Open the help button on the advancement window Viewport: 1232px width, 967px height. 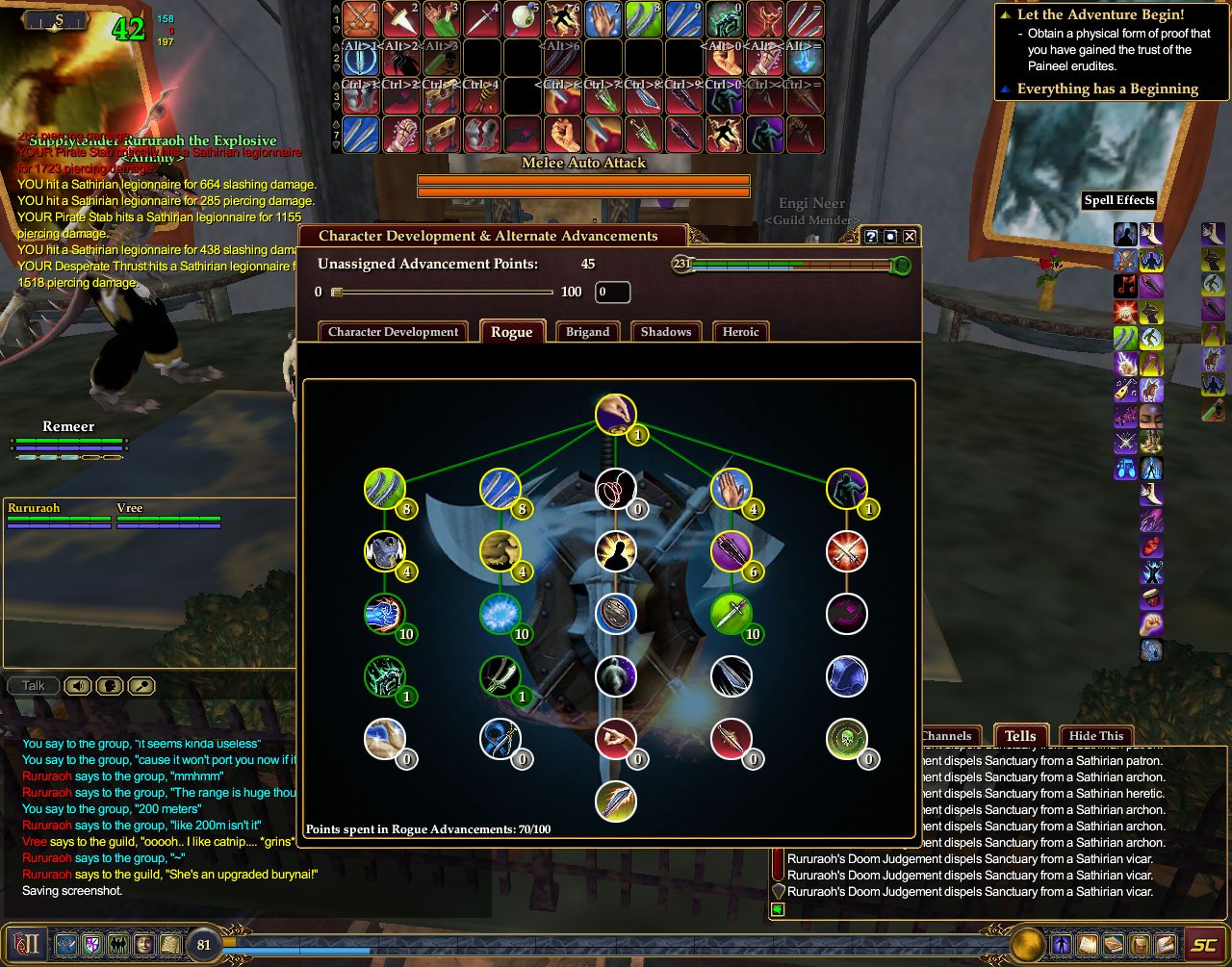[x=871, y=237]
